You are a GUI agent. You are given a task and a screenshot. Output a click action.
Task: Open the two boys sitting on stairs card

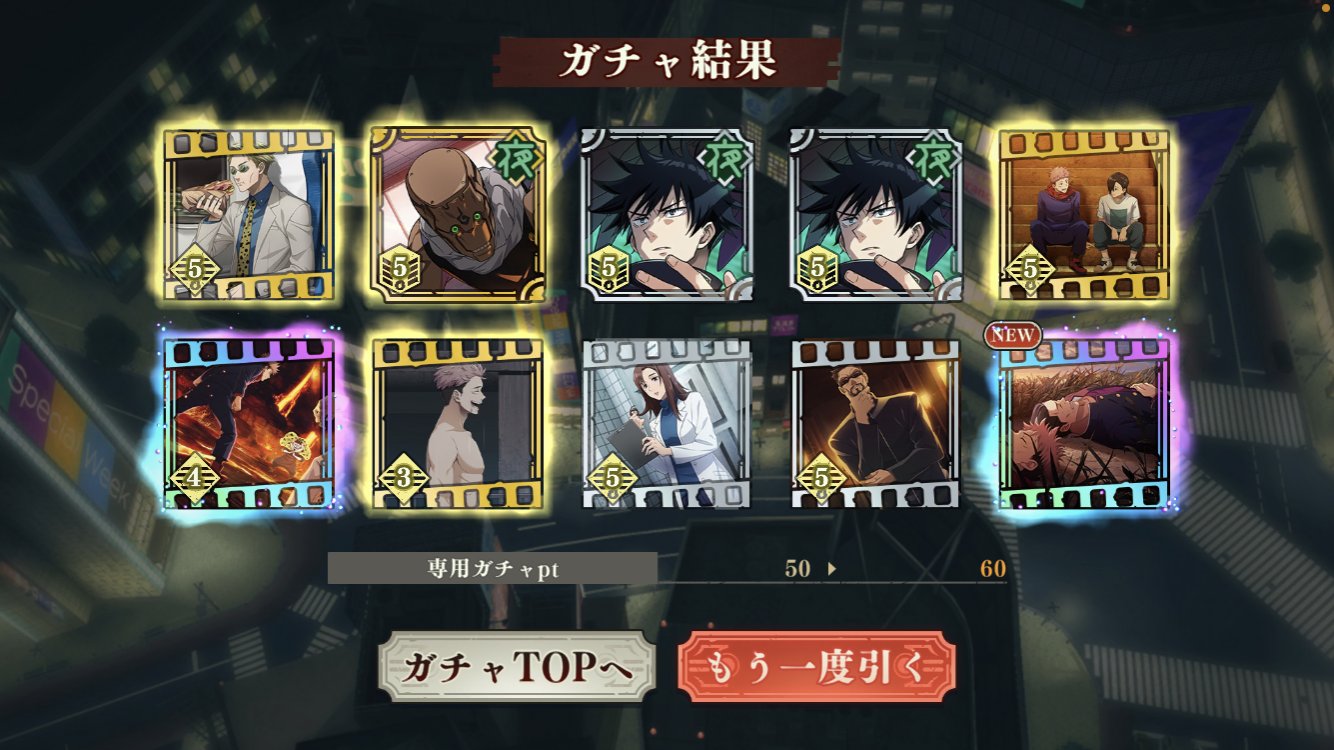pos(1083,214)
